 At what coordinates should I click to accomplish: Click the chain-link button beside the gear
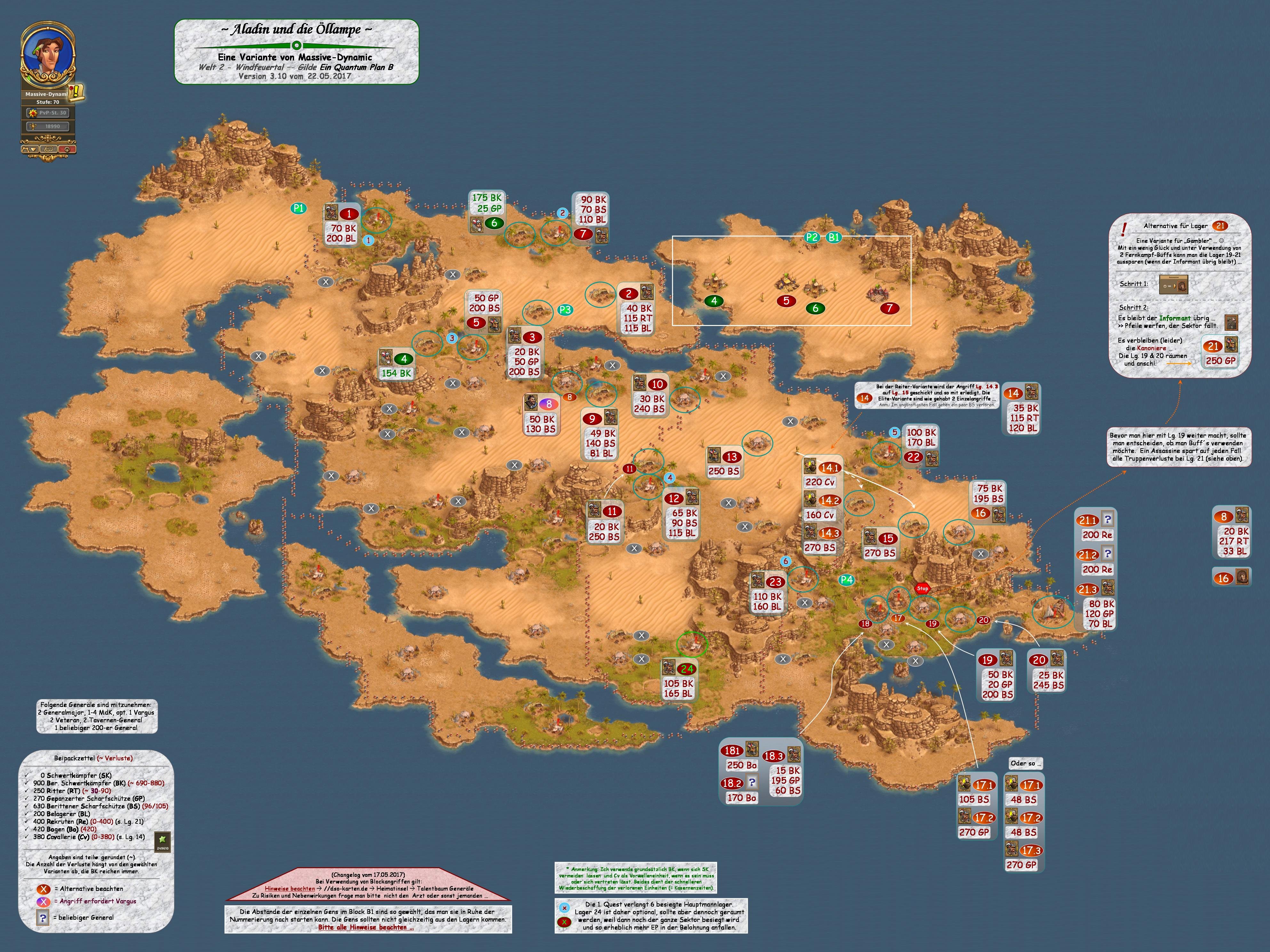click(x=49, y=149)
